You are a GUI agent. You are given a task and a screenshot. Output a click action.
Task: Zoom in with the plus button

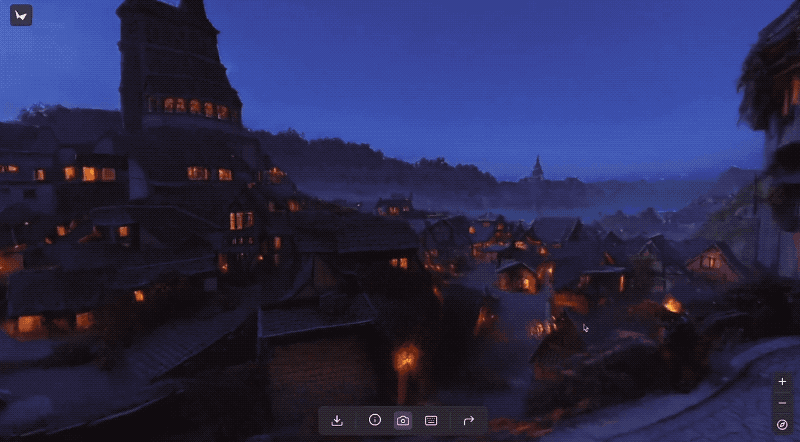click(782, 382)
